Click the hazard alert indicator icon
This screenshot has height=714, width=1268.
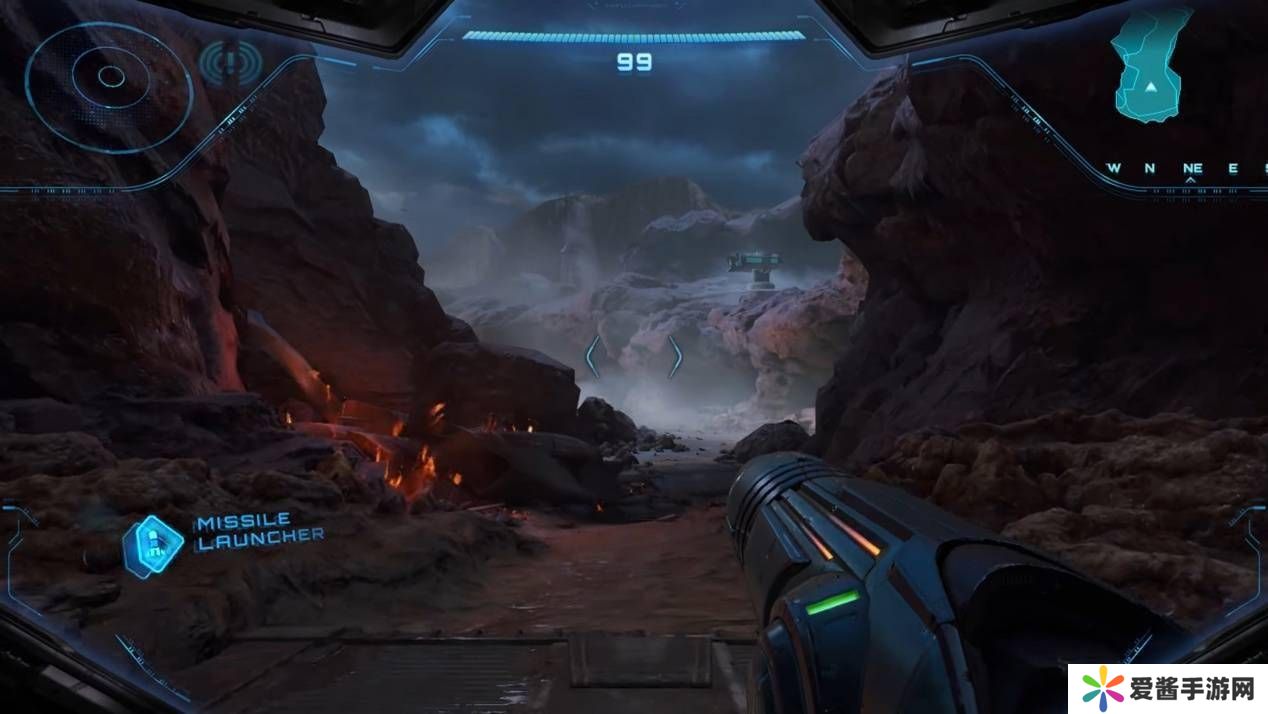(230, 64)
